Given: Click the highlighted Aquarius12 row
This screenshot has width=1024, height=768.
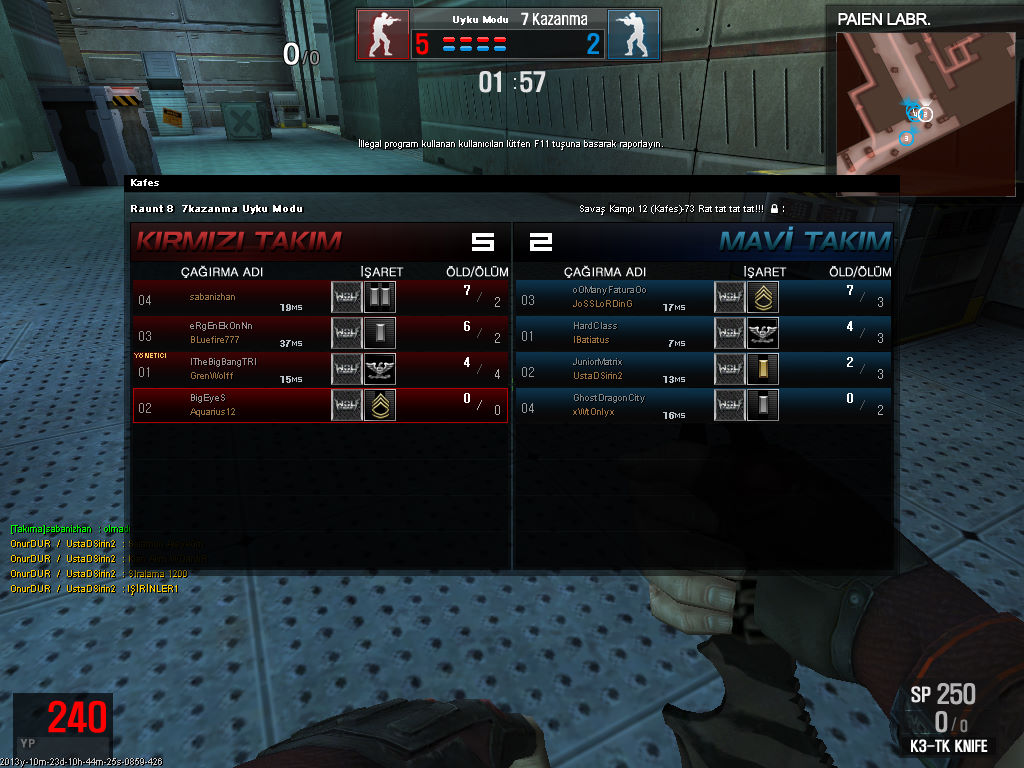Looking at the screenshot, I should [320, 404].
